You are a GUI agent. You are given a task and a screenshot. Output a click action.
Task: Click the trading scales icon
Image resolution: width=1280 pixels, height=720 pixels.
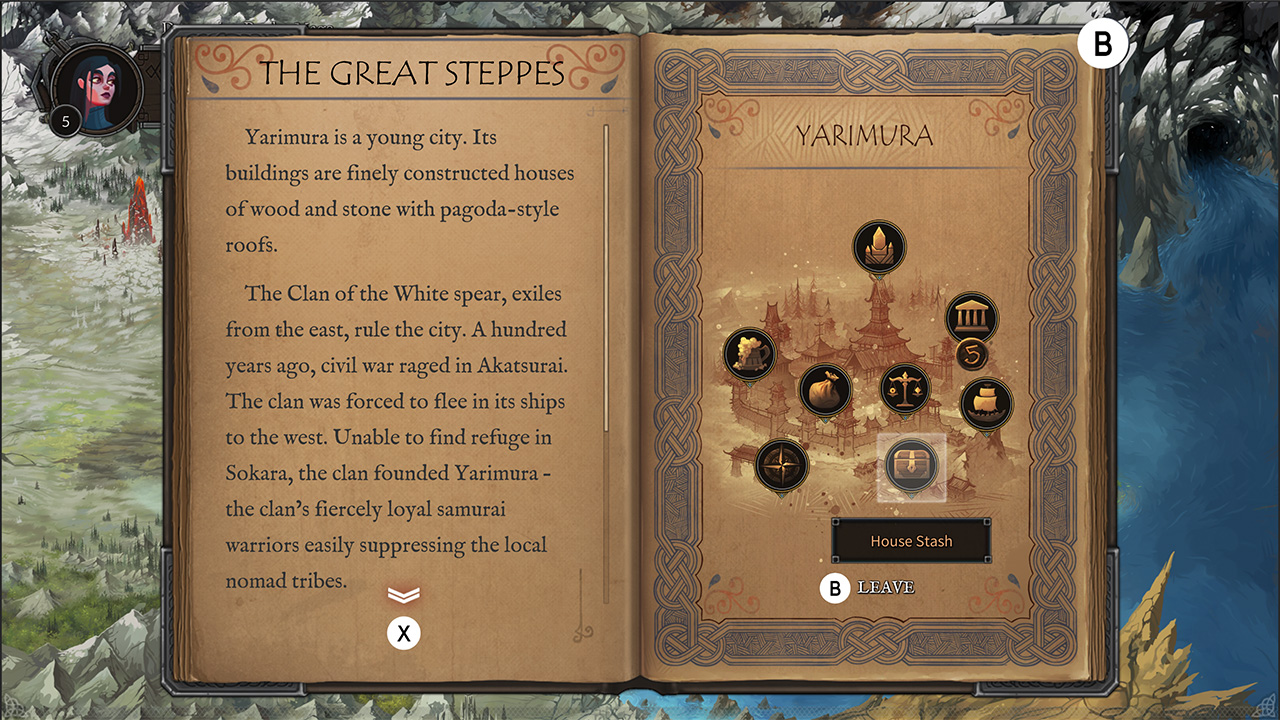[x=902, y=388]
